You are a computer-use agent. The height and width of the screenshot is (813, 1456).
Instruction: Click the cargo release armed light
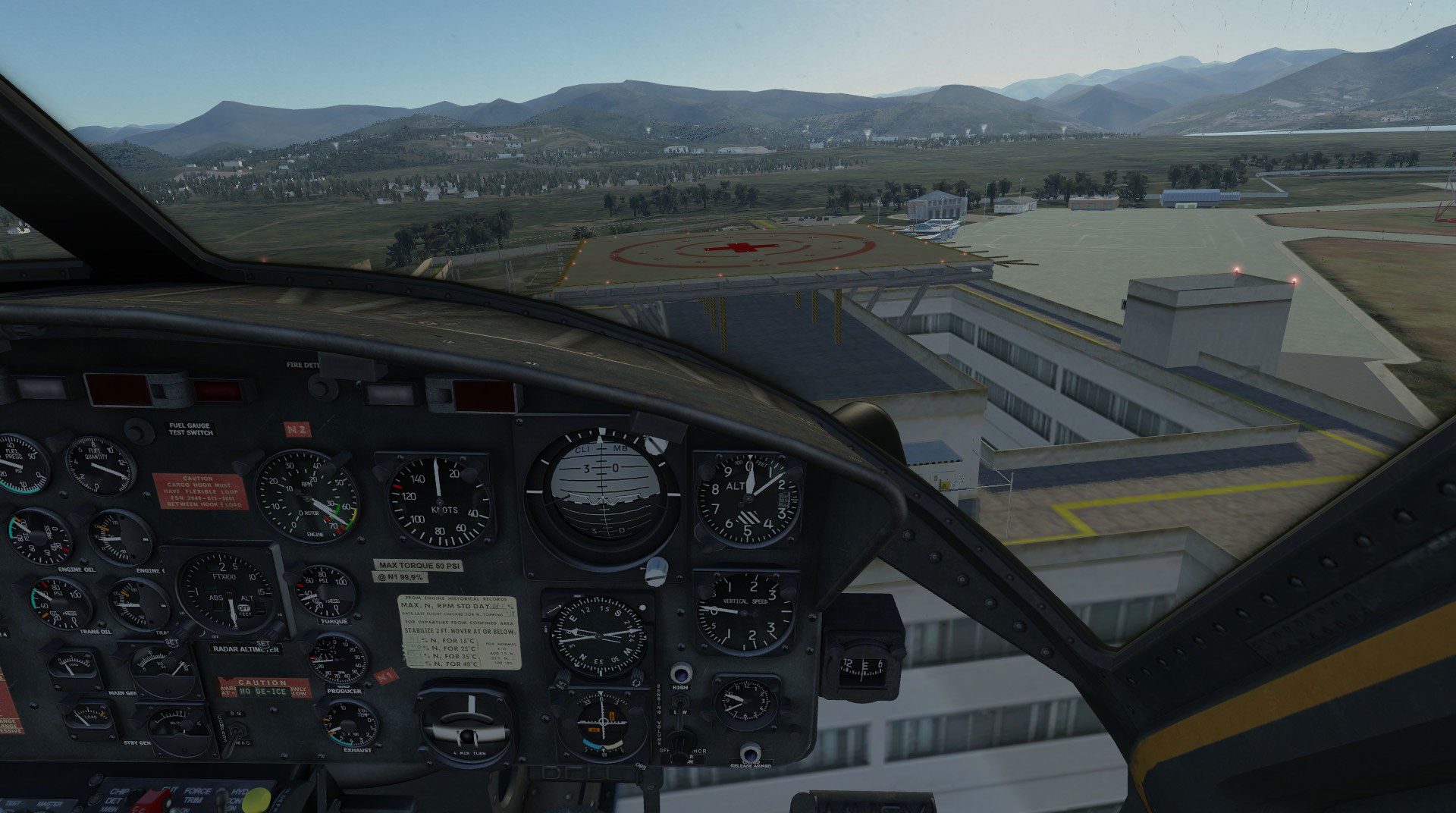pyautogui.click(x=750, y=753)
